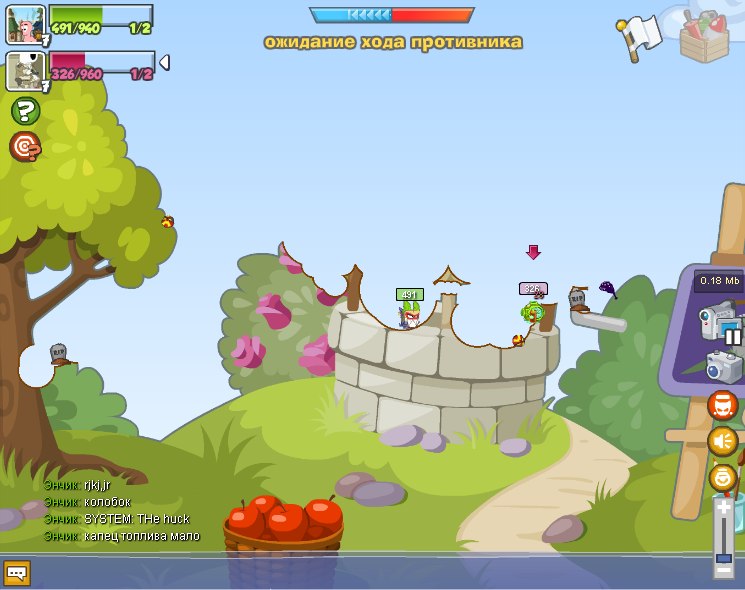
Task: Zoom out with the minus button
Action: (723, 570)
